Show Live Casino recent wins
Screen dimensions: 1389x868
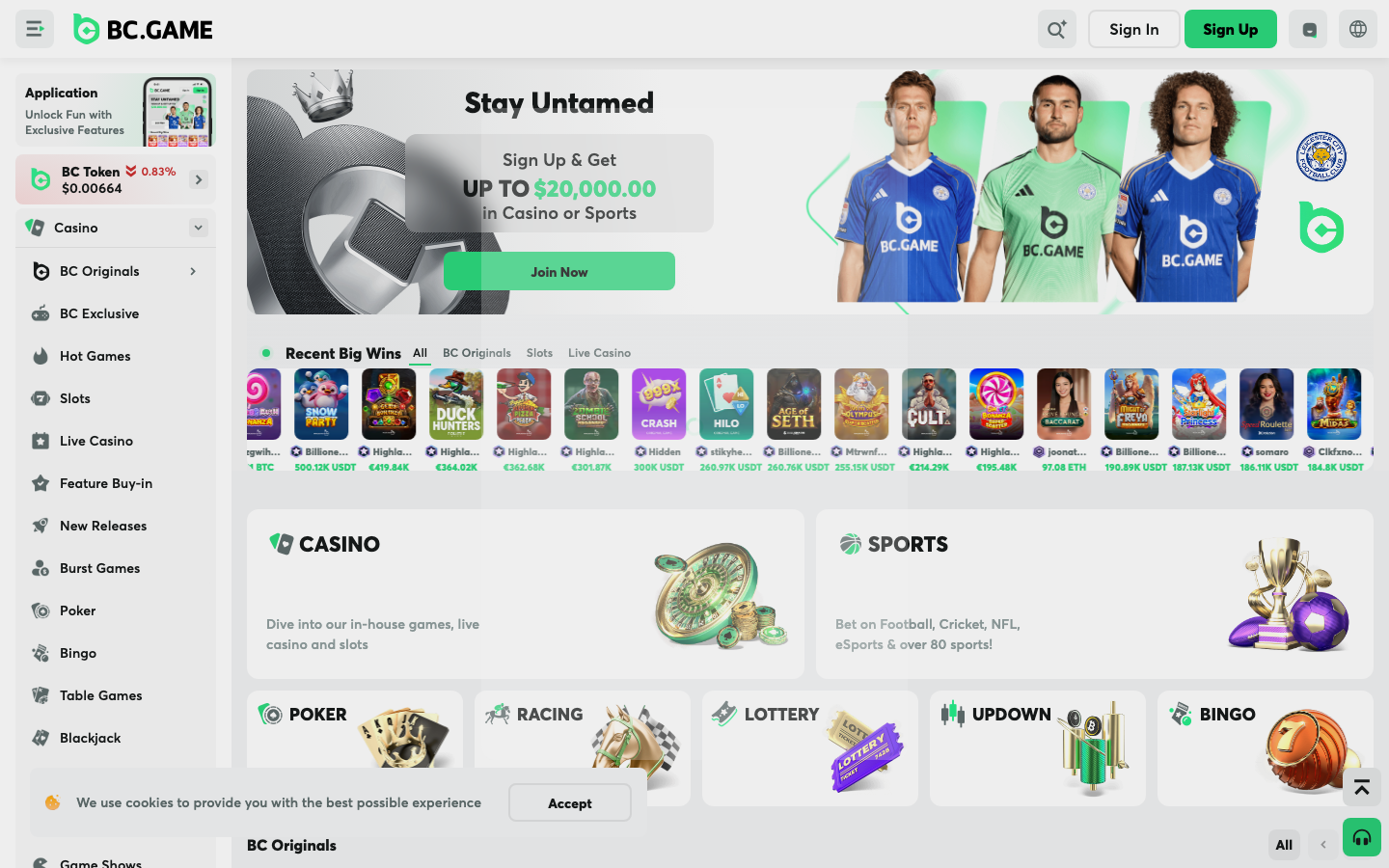(599, 353)
